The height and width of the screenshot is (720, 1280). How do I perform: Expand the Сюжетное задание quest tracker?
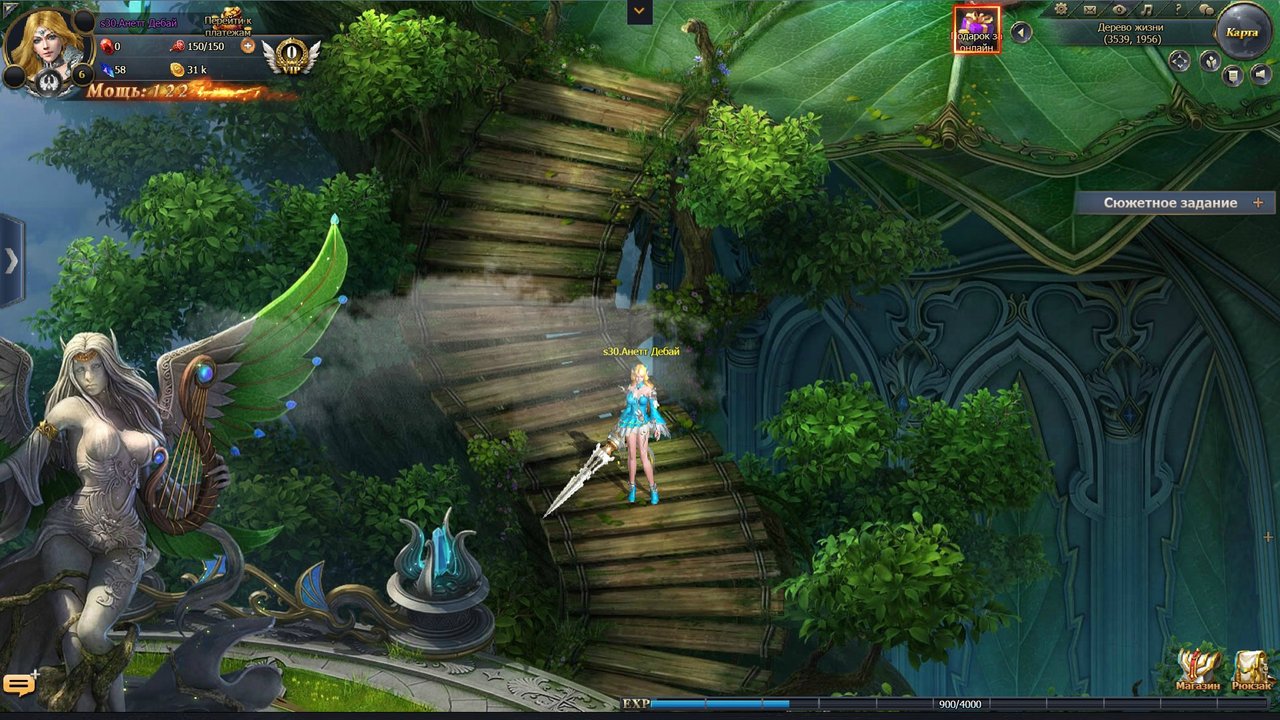pyautogui.click(x=1257, y=203)
